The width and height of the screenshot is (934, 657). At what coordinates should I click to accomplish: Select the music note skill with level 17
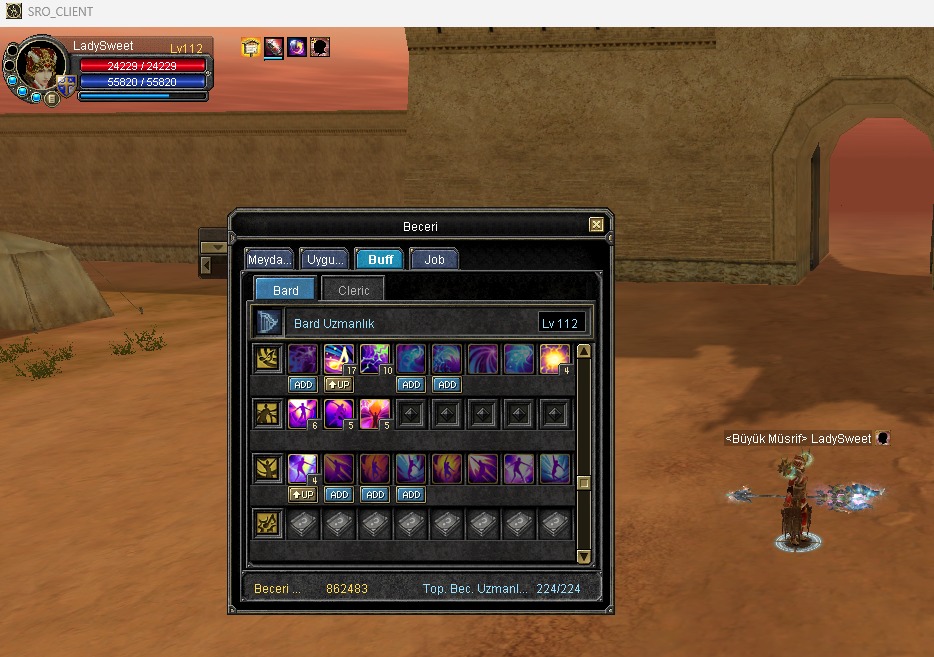pos(338,359)
